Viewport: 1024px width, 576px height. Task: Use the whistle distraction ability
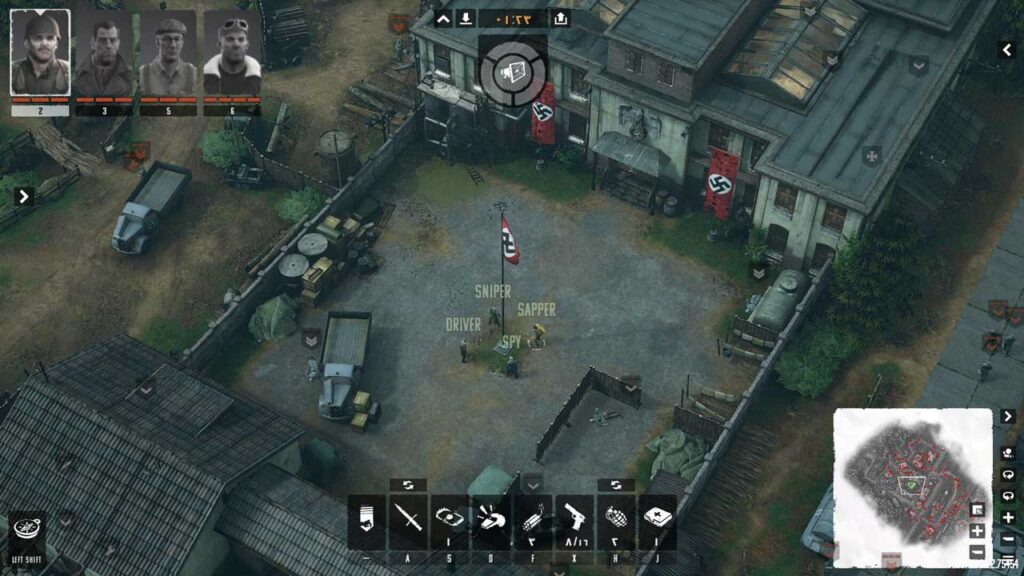coord(491,520)
